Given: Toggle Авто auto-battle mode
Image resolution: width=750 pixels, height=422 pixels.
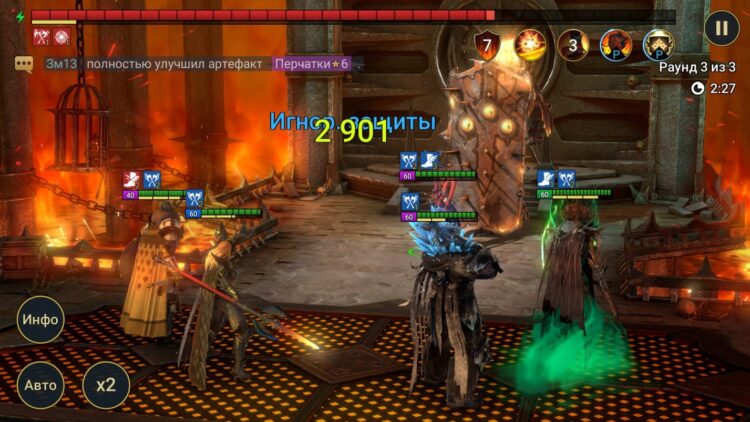Looking at the screenshot, I should (x=40, y=385).
